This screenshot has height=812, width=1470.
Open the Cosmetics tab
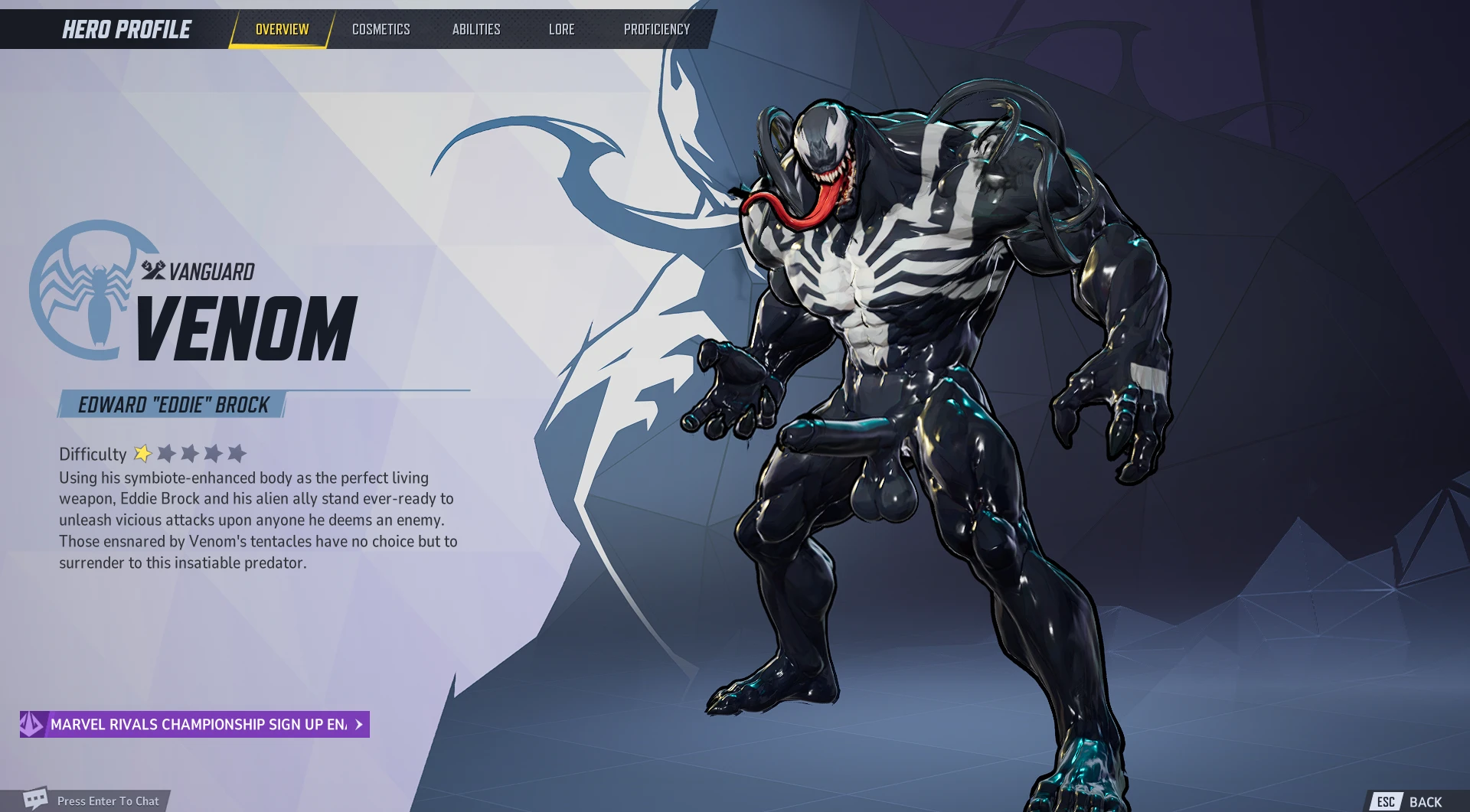point(381,29)
